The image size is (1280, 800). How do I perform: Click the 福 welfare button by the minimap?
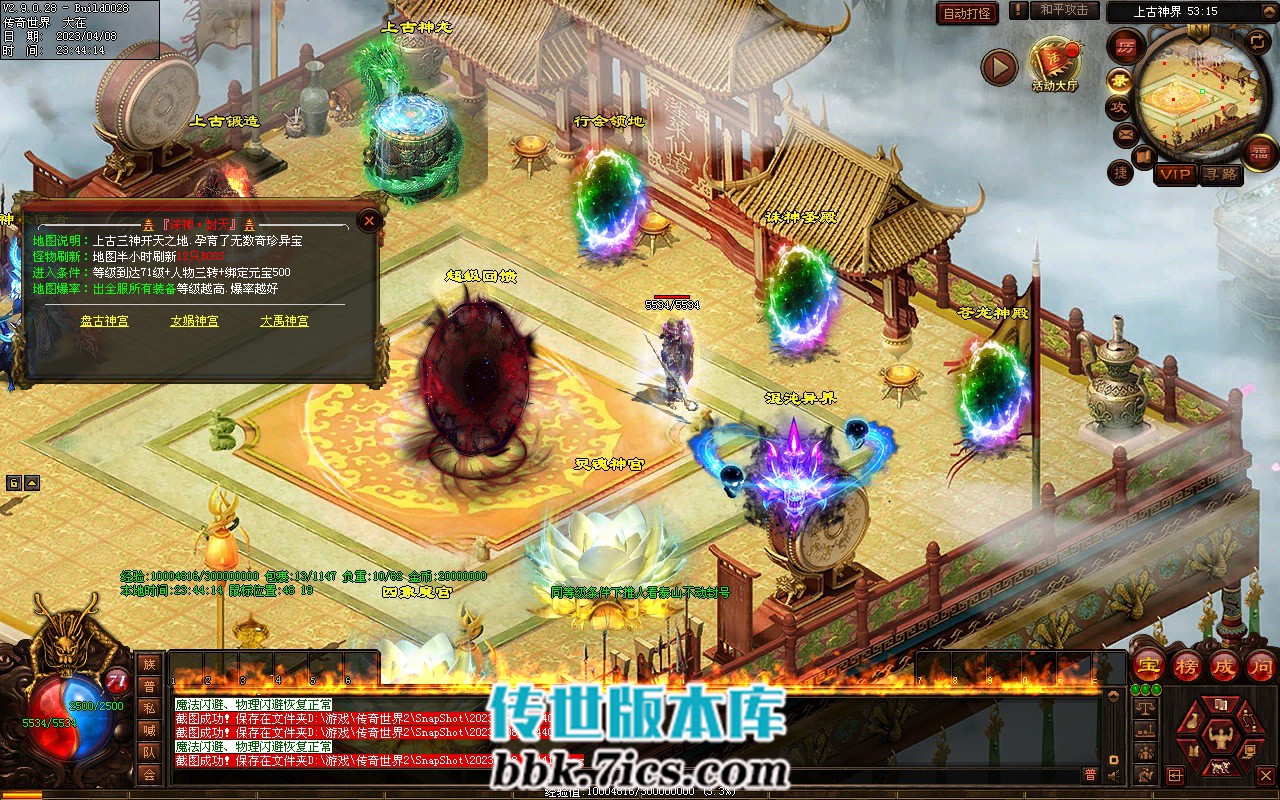[x=1261, y=152]
